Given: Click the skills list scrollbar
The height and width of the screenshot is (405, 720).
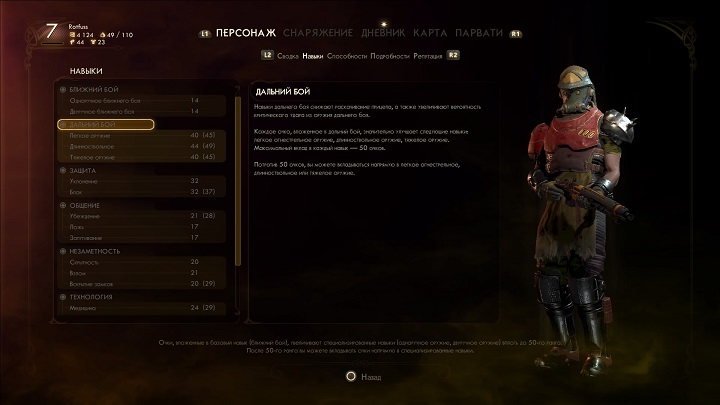Looking at the screenshot, I should pyautogui.click(x=237, y=180).
